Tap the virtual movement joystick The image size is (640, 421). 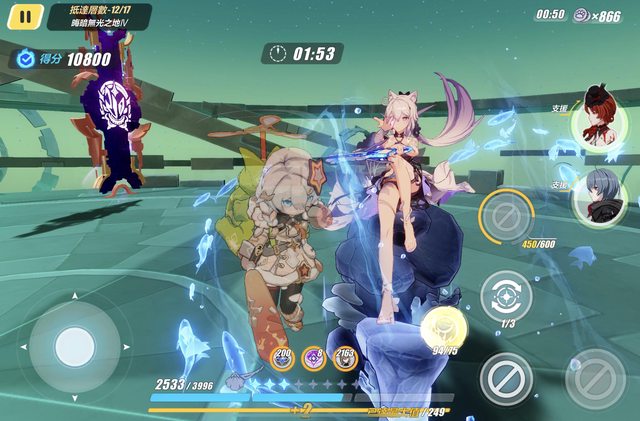pos(74,347)
